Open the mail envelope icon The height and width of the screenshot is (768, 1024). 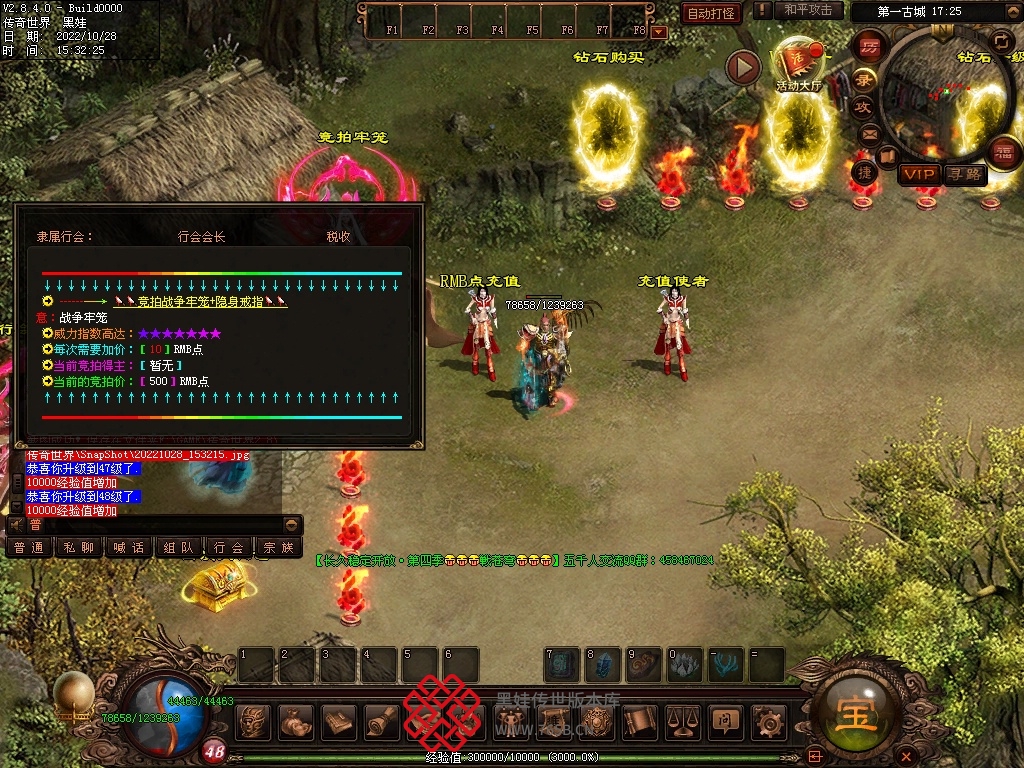(869, 133)
